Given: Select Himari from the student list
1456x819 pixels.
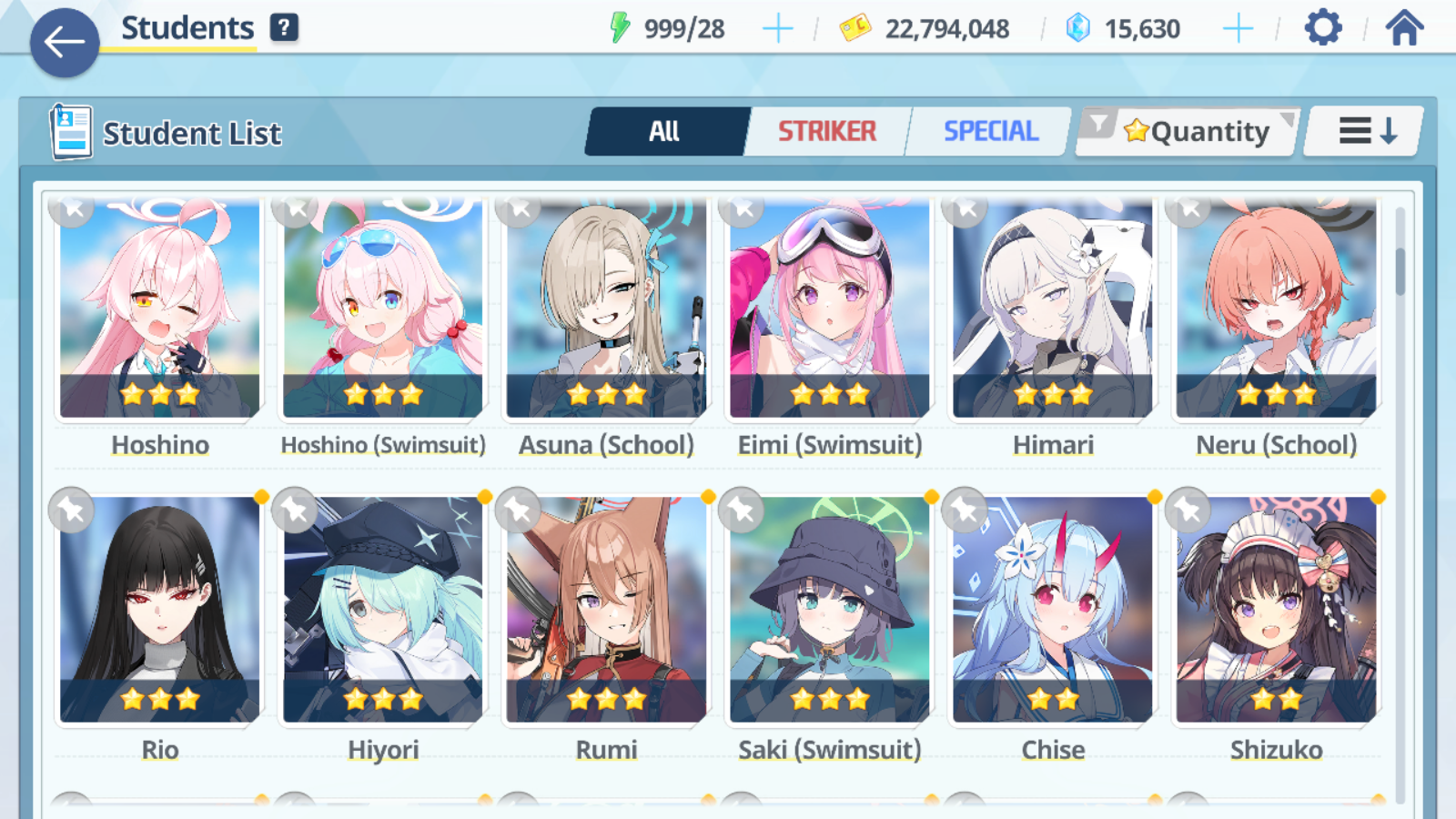Looking at the screenshot, I should point(1053,309).
